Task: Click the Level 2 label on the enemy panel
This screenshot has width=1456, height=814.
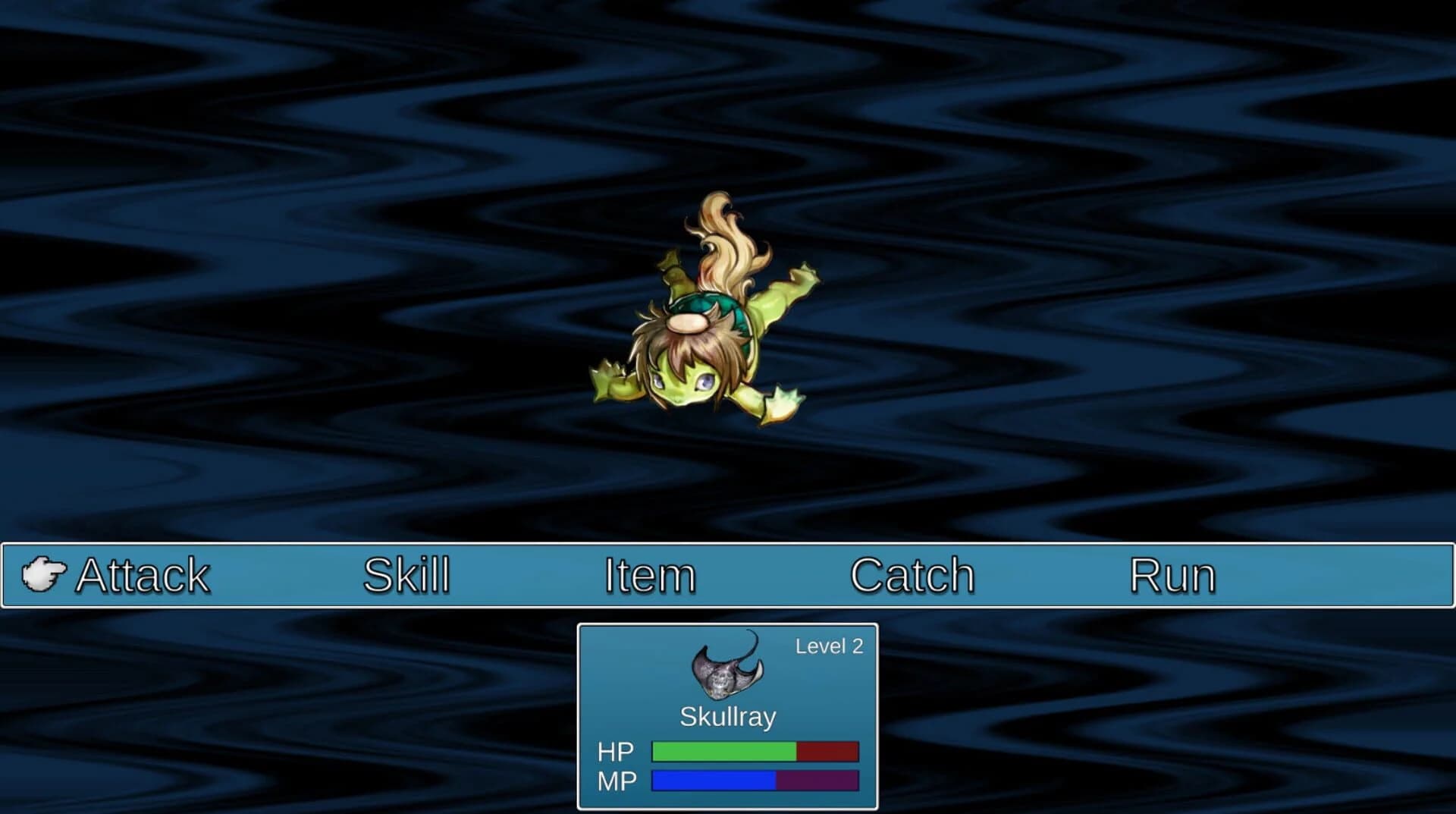Action: [829, 646]
